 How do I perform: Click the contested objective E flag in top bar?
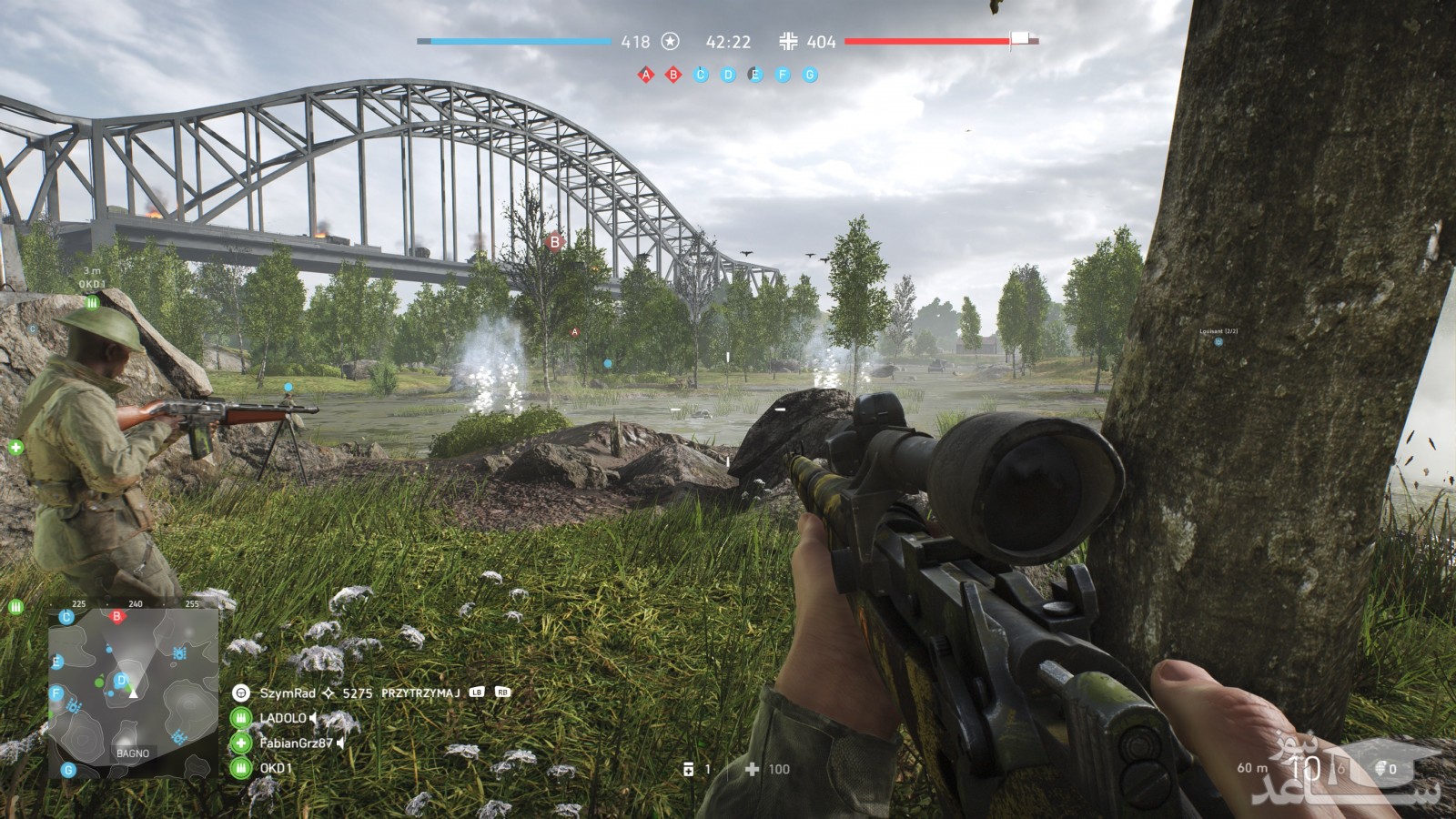click(755, 76)
